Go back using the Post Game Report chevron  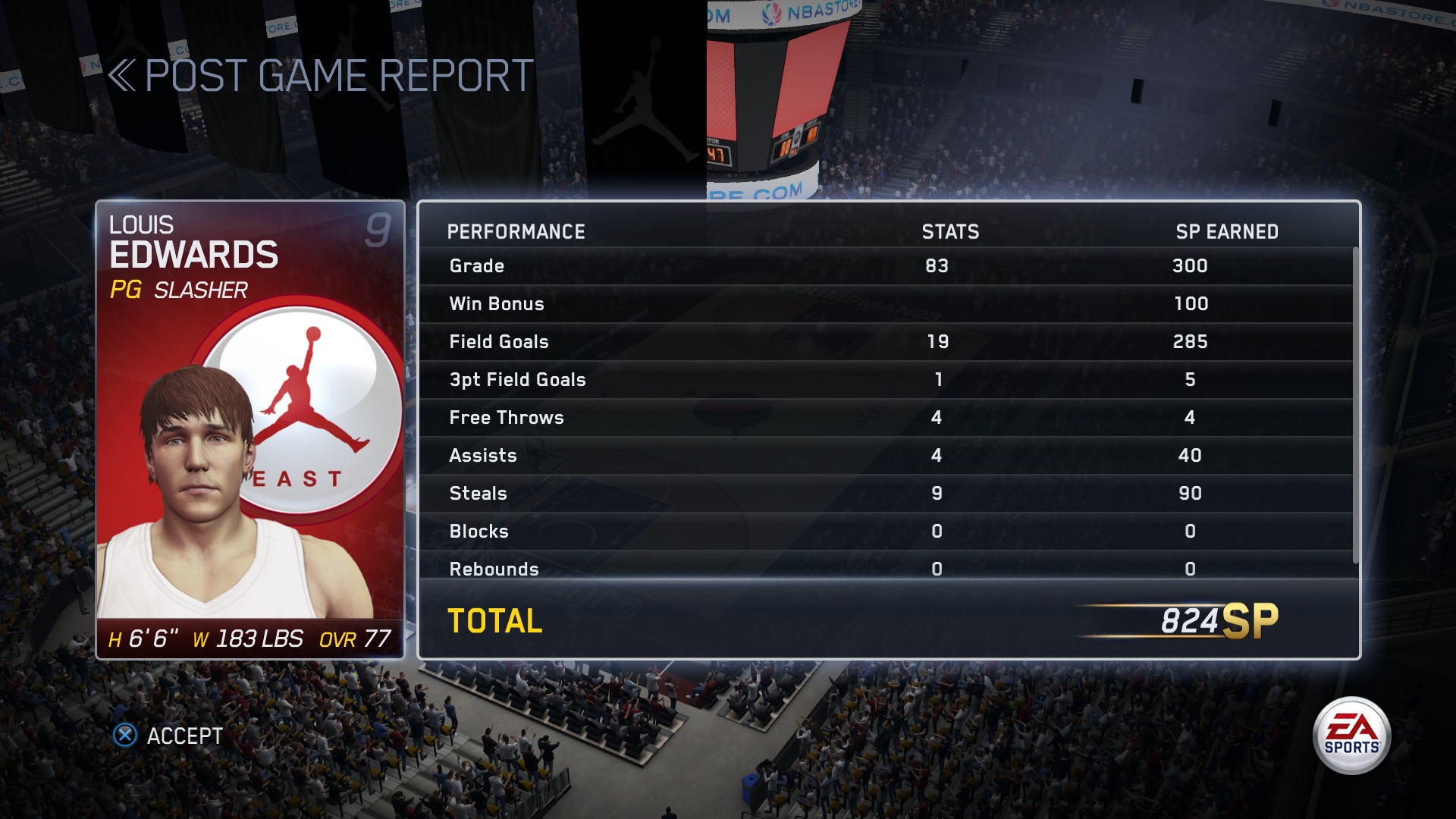pyautogui.click(x=121, y=76)
